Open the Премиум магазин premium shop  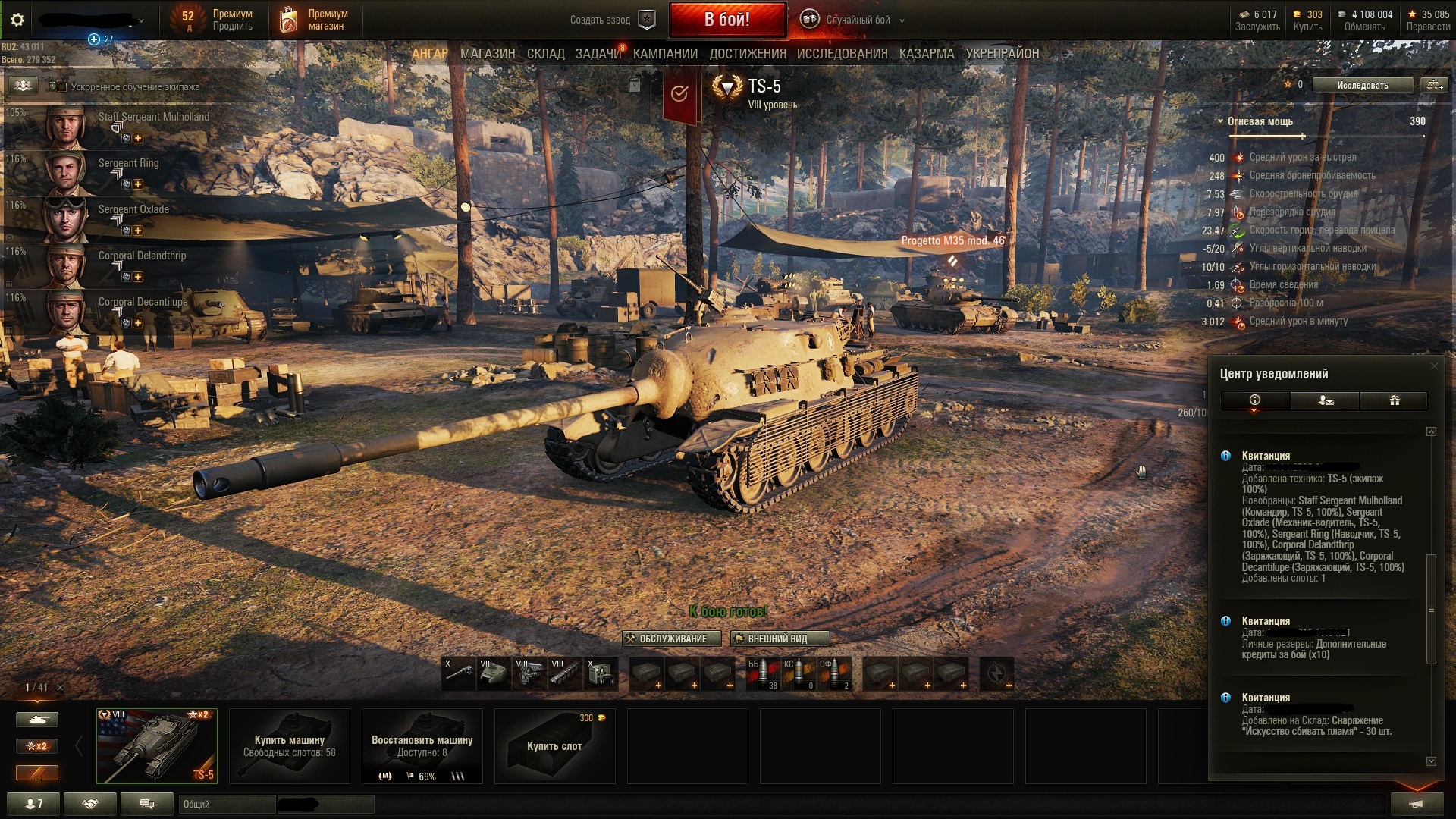315,20
